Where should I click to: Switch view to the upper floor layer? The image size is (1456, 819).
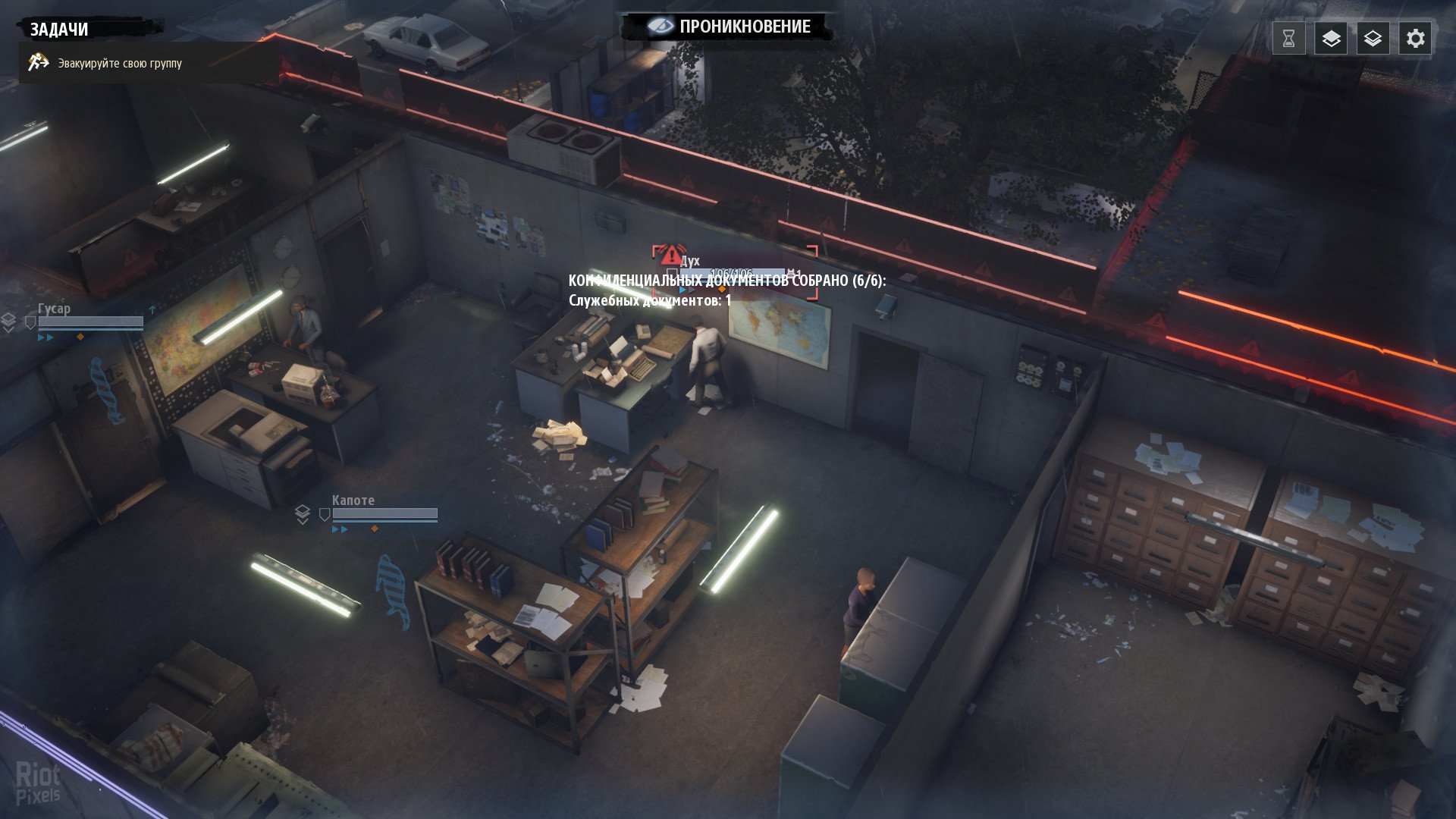click(1331, 39)
